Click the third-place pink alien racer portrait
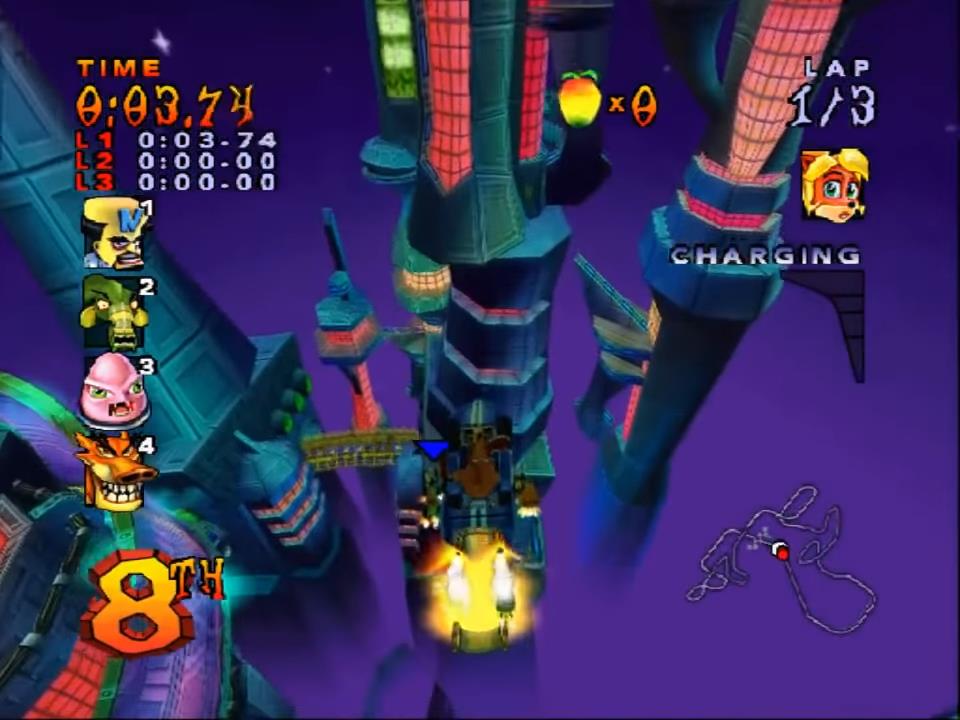 [x=114, y=391]
